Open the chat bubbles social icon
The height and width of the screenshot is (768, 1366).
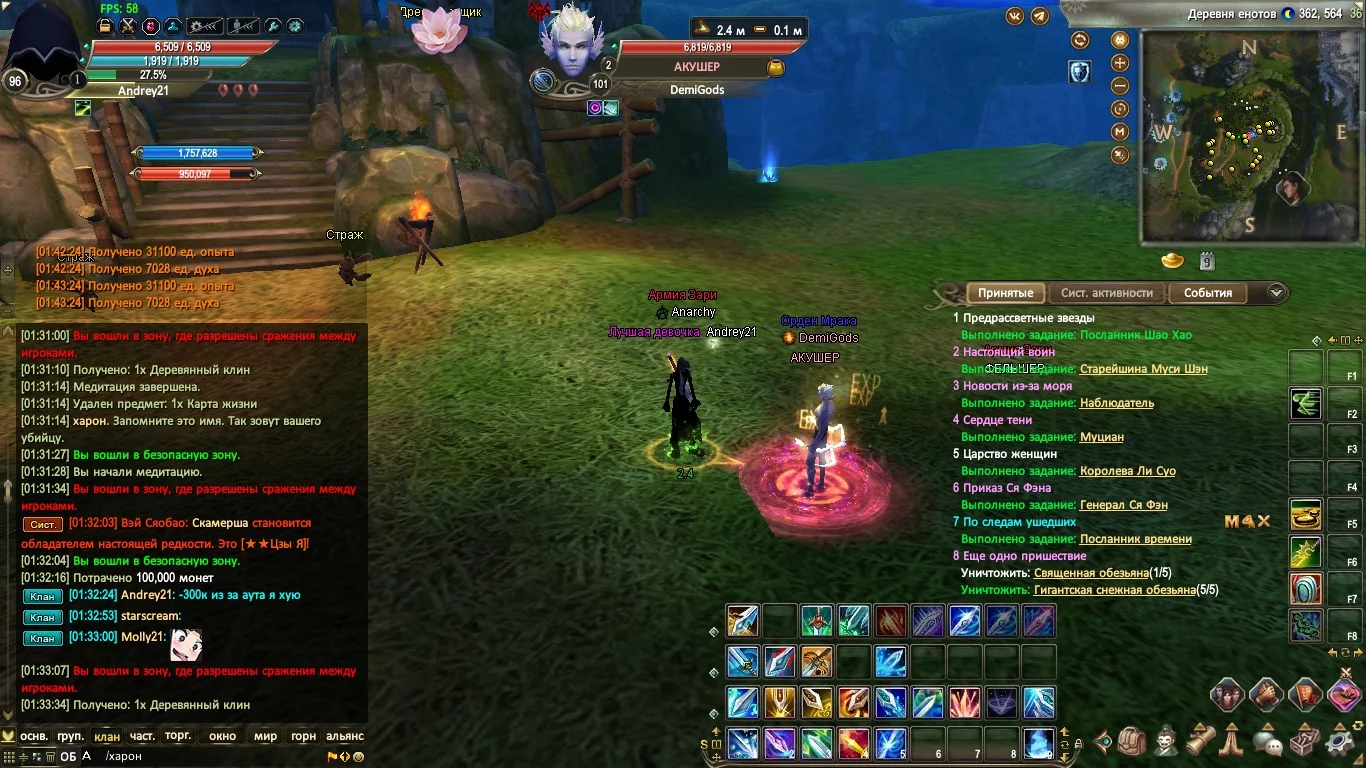pyautogui.click(x=1269, y=742)
